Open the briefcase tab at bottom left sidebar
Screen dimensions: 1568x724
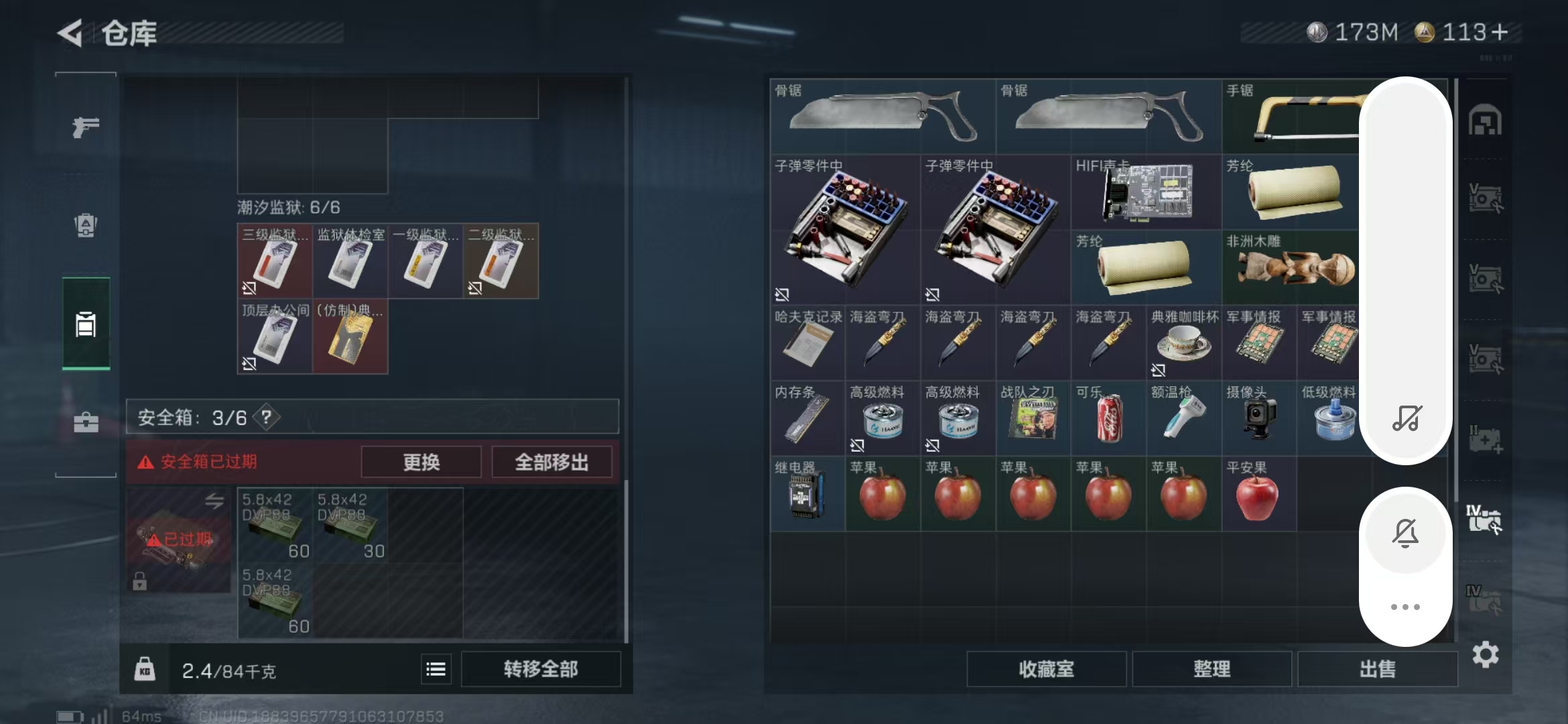pos(85,422)
